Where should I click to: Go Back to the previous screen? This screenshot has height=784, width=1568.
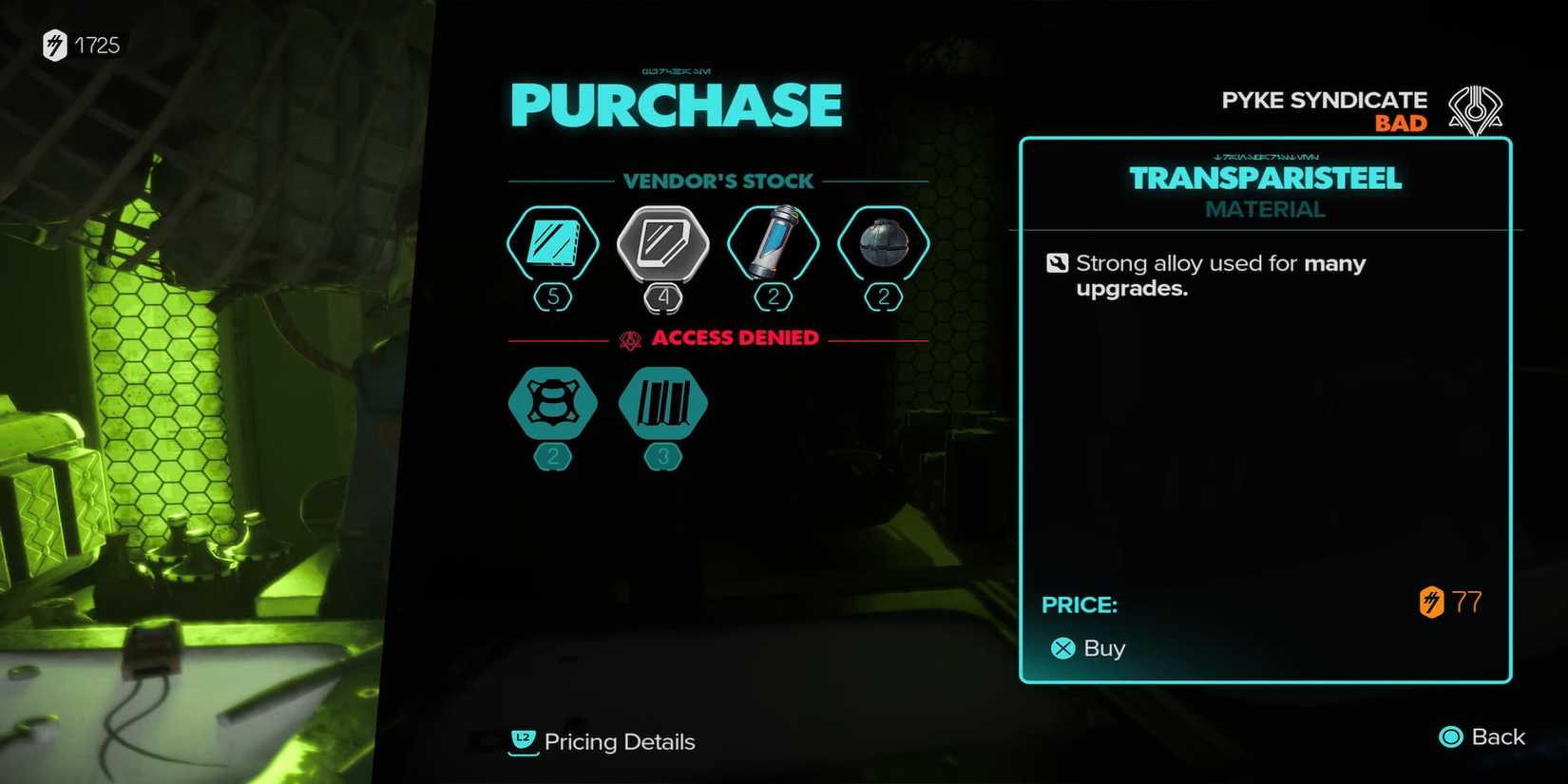pyautogui.click(x=1499, y=736)
